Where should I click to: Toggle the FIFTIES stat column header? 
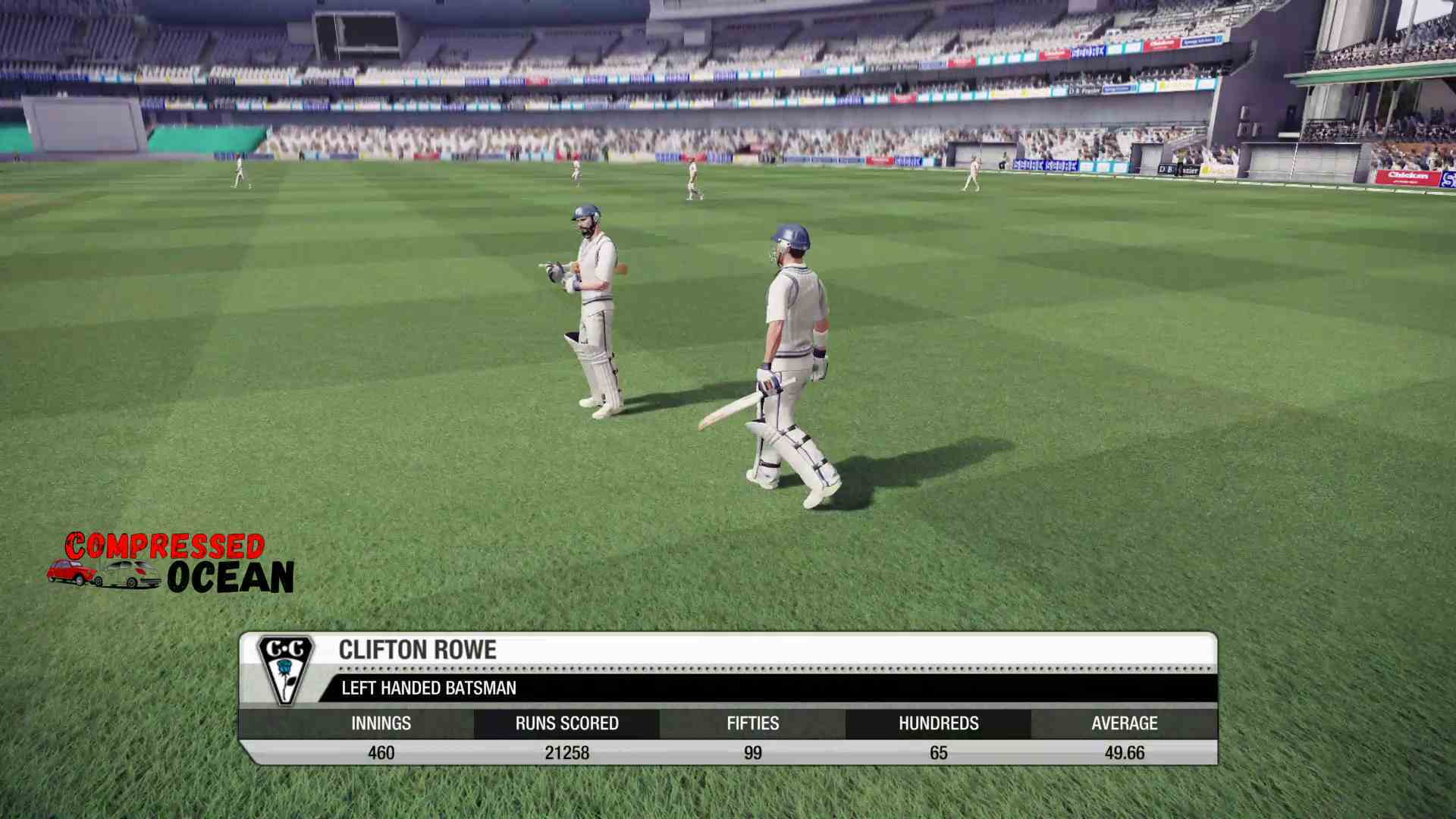[753, 723]
